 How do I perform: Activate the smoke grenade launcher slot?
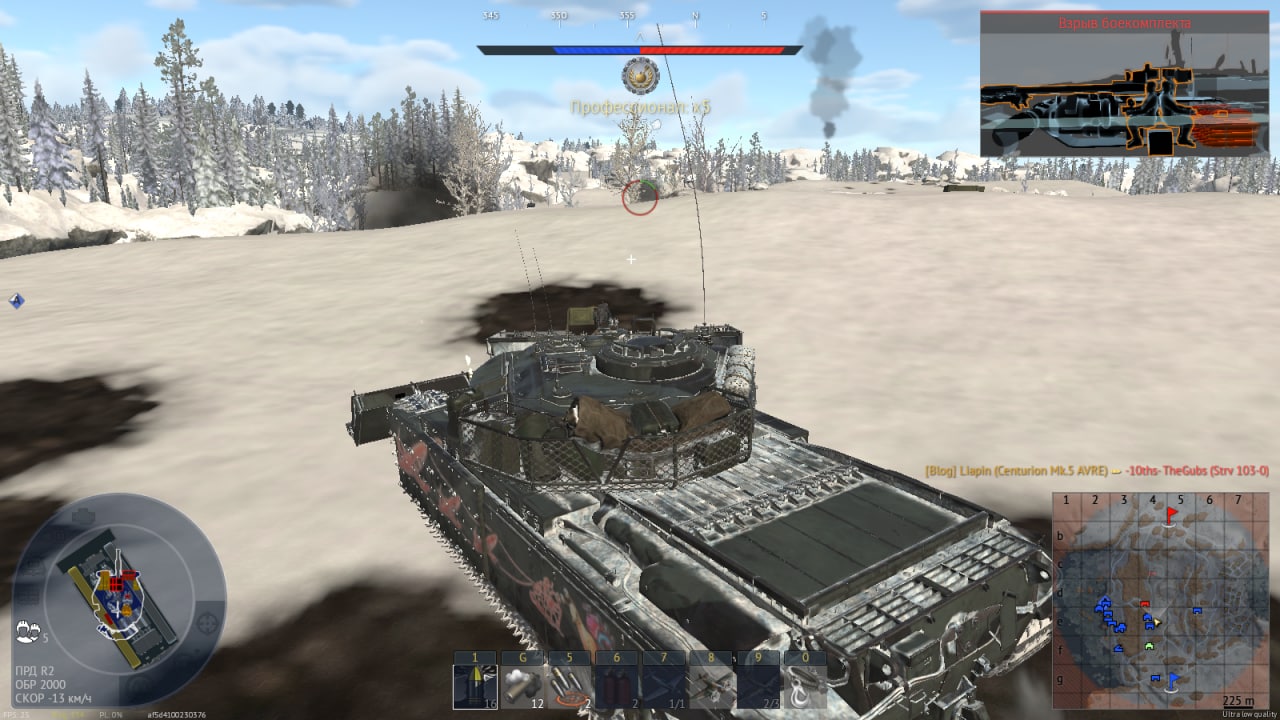(x=522, y=686)
